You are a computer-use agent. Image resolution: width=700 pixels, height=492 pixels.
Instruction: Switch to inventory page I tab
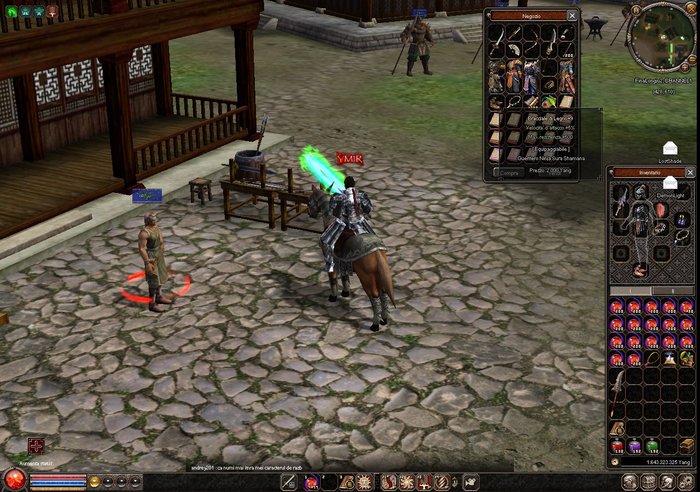630,291
